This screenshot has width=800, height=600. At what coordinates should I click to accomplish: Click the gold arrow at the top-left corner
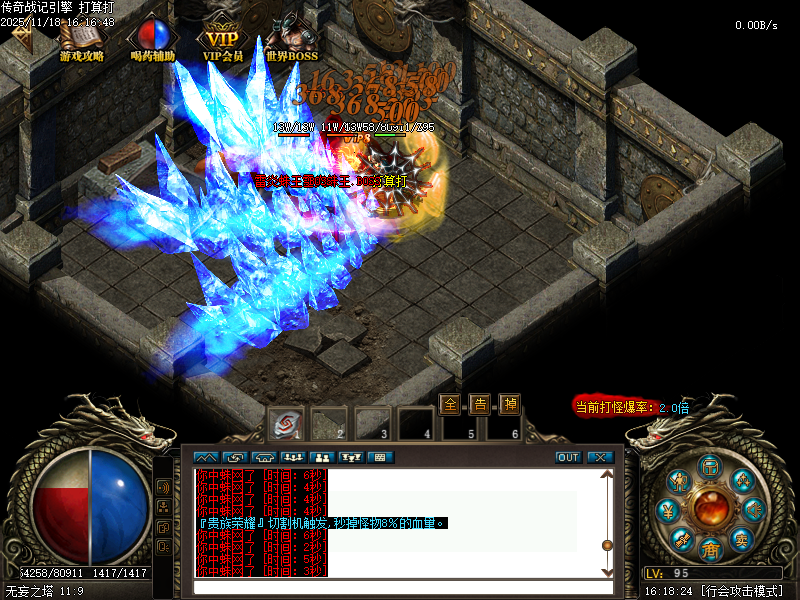20,33
